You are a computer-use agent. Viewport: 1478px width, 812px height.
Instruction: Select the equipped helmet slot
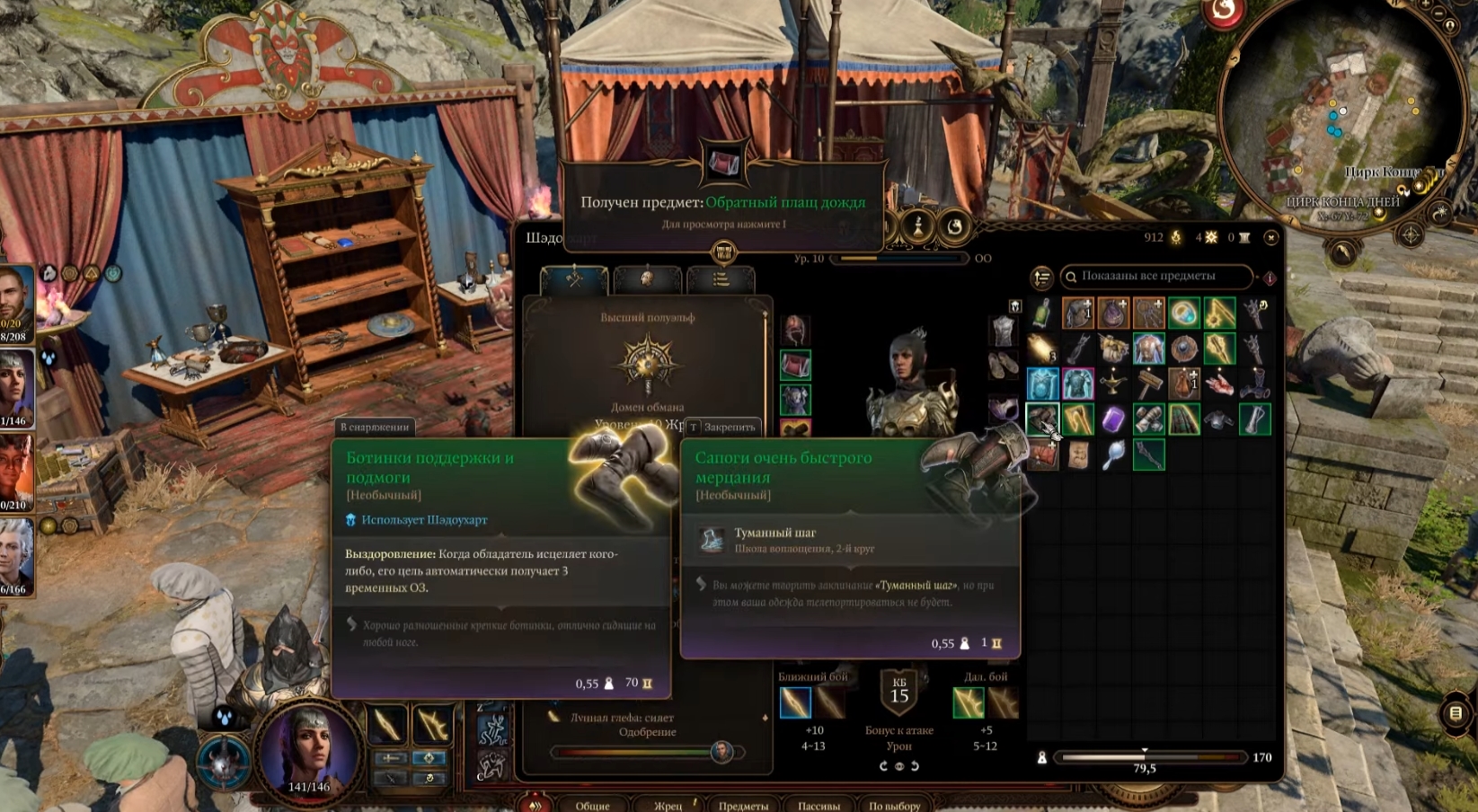click(795, 331)
